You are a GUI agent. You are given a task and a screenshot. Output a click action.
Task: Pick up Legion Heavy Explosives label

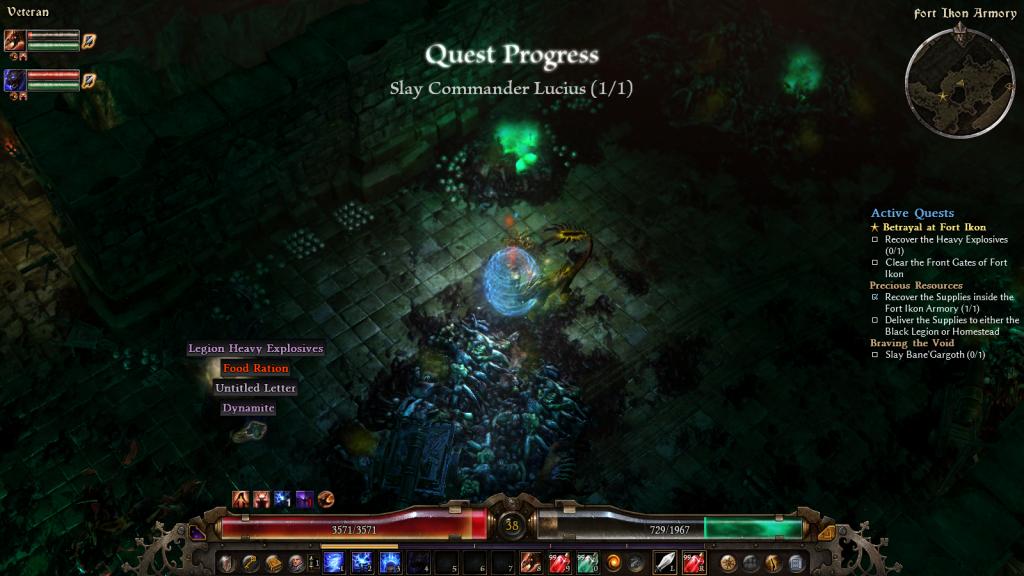(x=256, y=349)
